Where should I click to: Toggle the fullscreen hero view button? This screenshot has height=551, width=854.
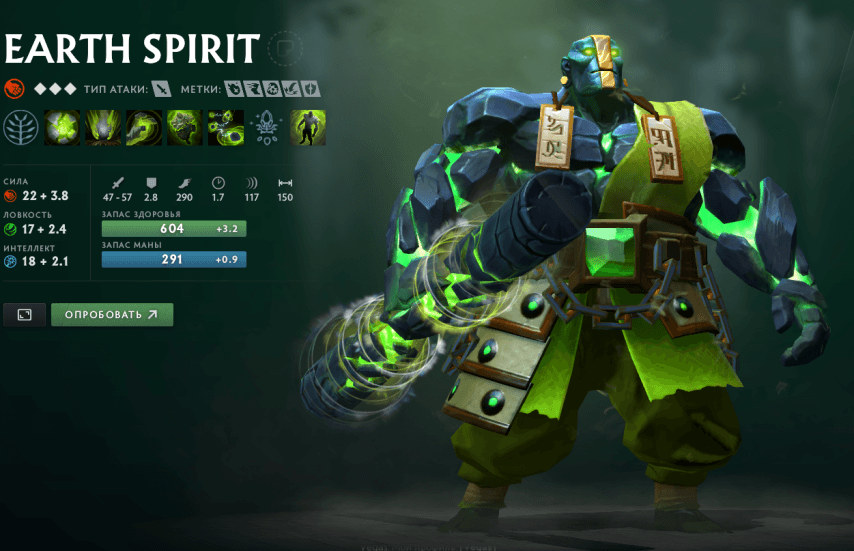(x=25, y=315)
